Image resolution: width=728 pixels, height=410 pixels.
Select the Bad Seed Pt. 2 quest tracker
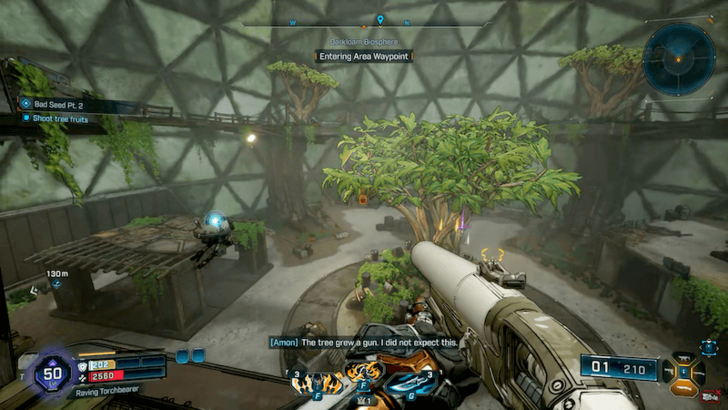click(x=62, y=103)
